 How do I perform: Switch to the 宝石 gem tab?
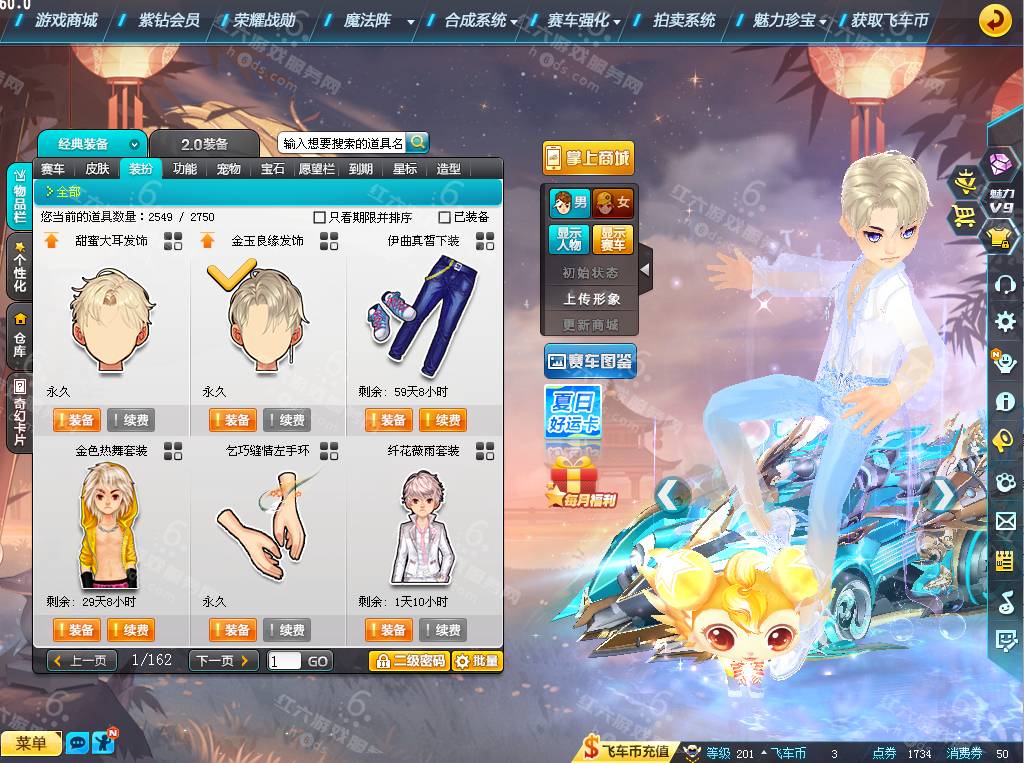click(273, 169)
